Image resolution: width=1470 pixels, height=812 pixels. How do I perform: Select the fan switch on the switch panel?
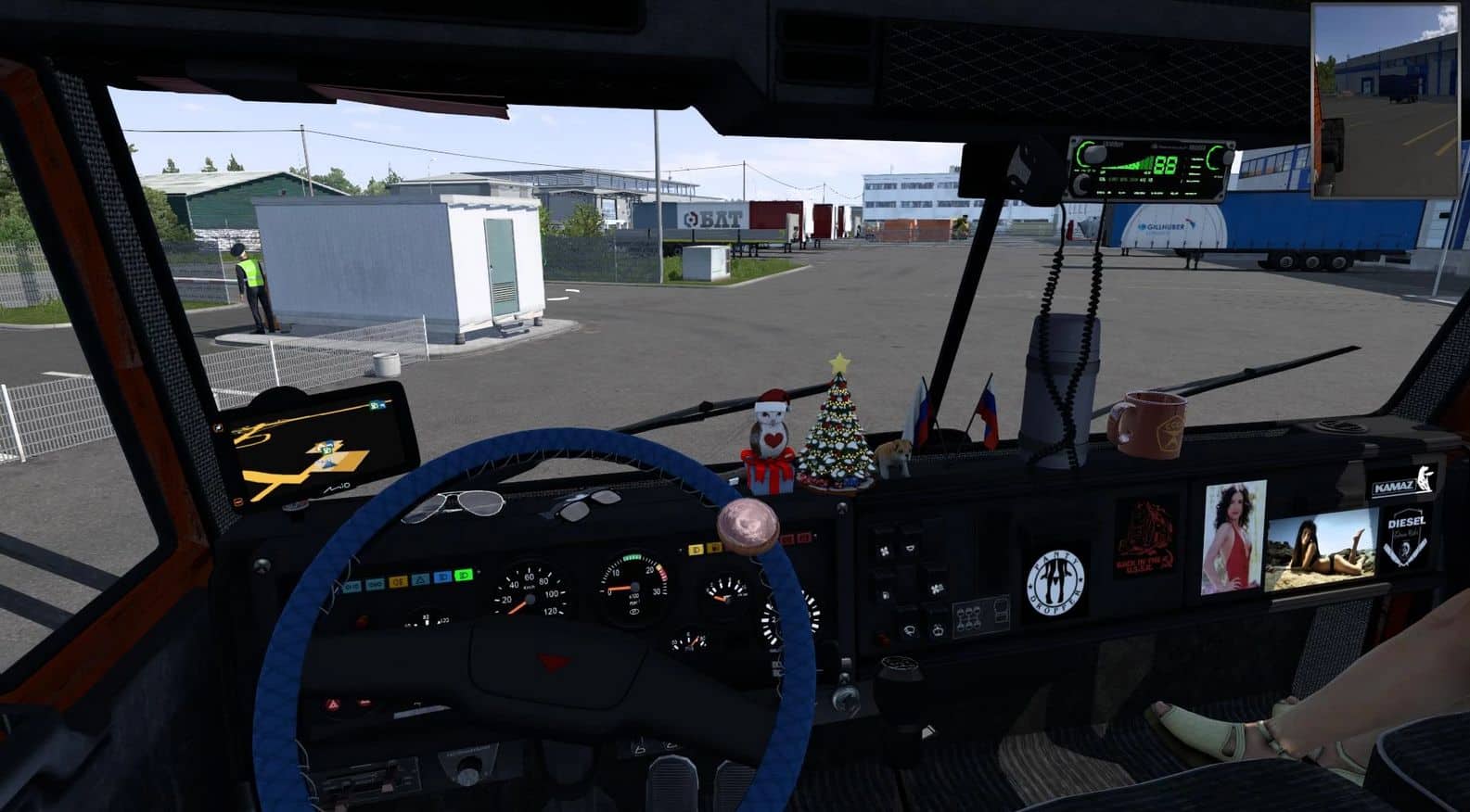[884, 550]
